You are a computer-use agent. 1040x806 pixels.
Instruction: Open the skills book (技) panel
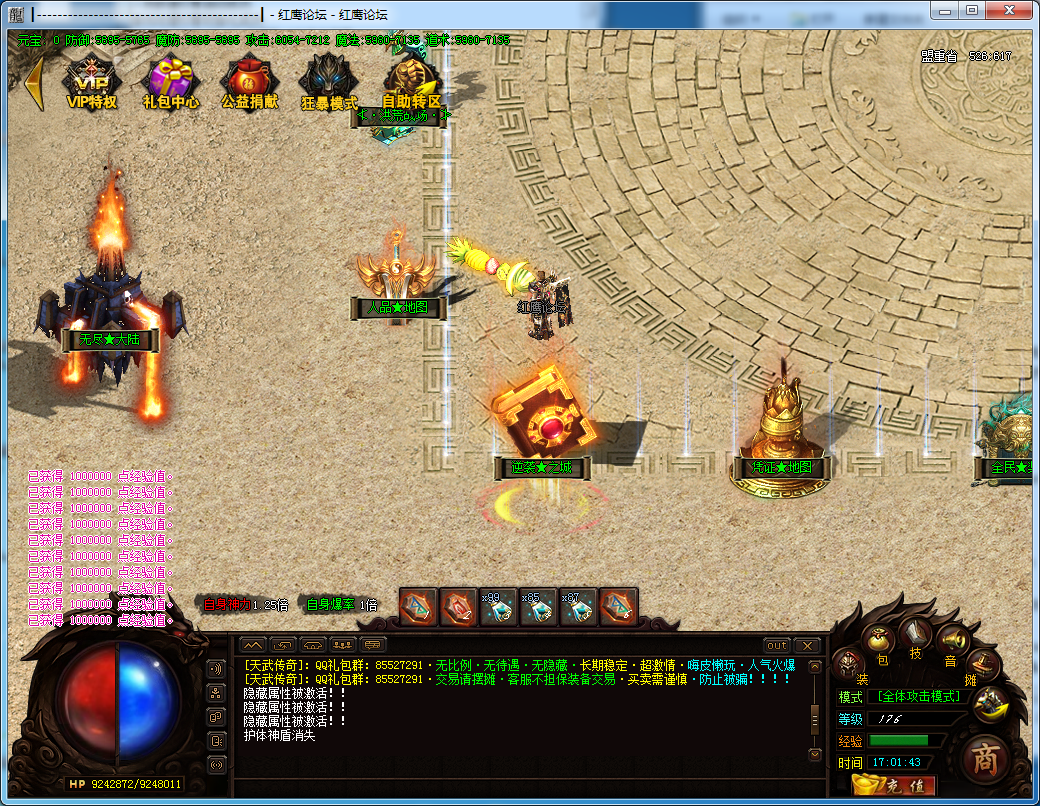[x=915, y=634]
